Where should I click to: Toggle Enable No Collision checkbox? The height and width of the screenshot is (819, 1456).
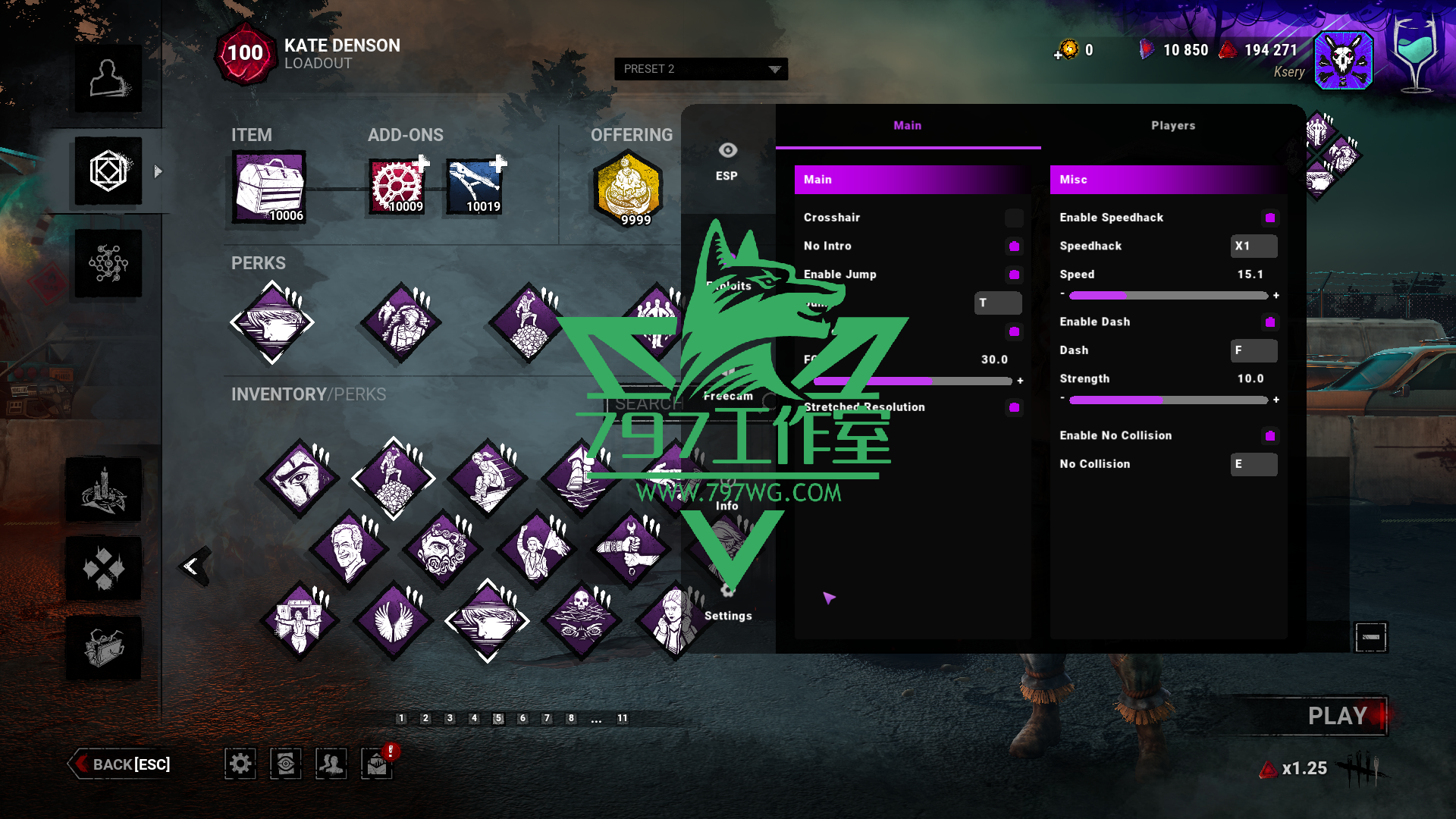[1269, 436]
